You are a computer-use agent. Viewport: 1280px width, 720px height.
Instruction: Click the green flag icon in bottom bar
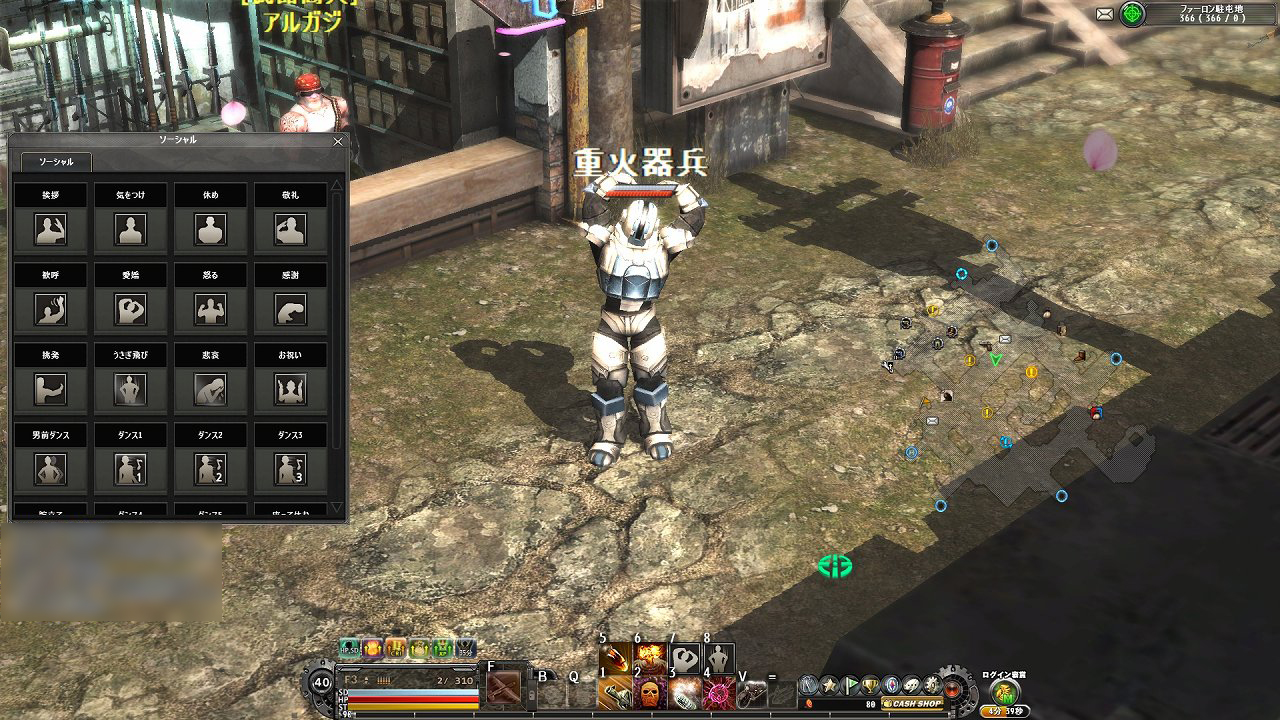pos(850,685)
